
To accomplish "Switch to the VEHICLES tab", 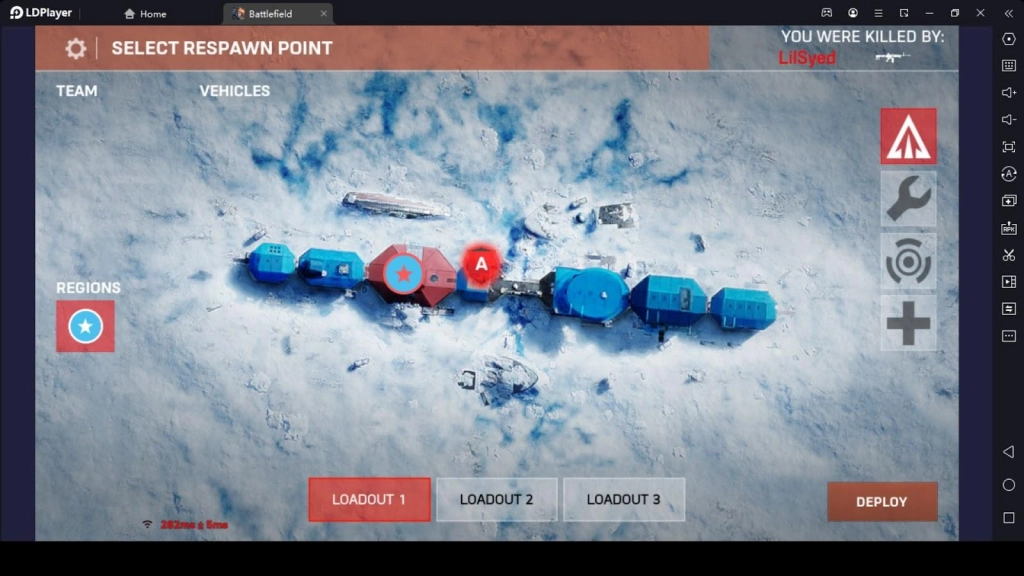I will (235, 91).
